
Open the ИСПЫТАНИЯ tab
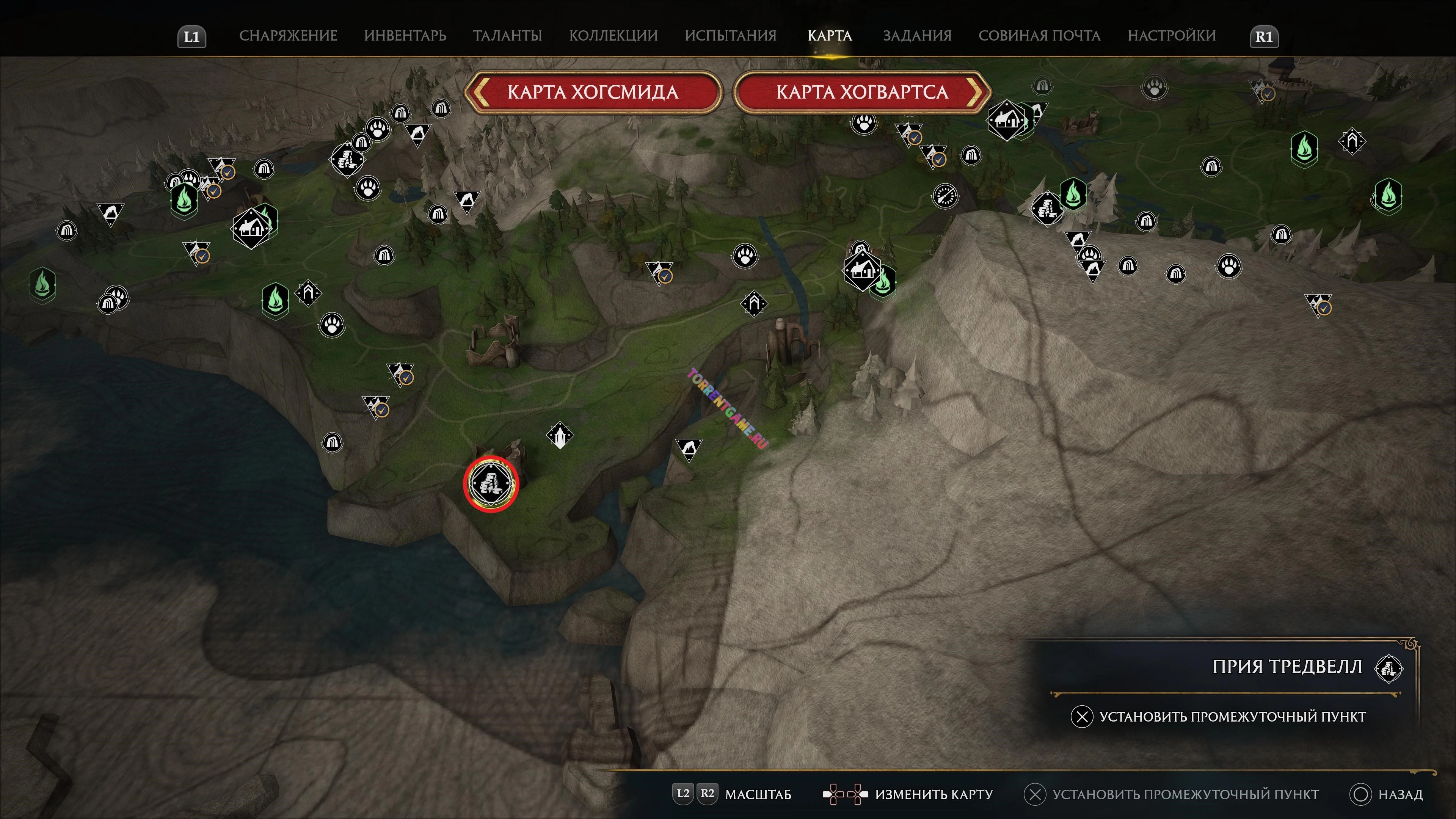pos(730,36)
